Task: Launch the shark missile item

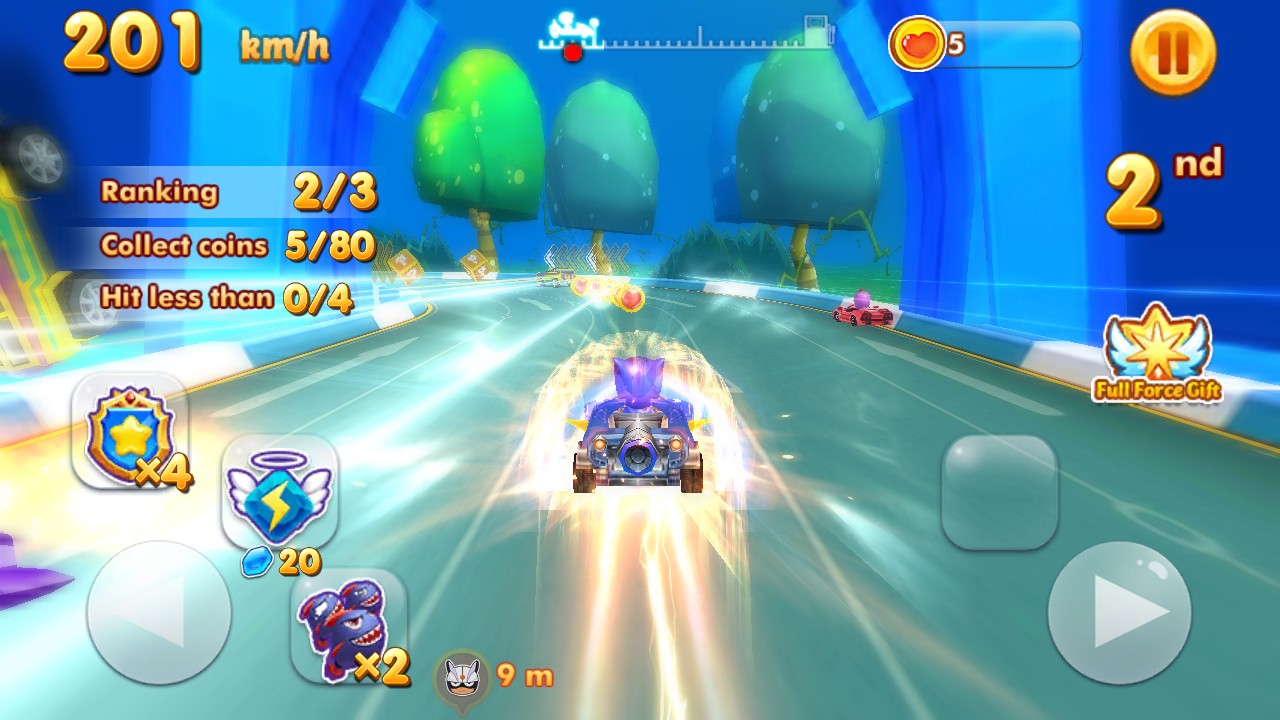Action: 347,628
